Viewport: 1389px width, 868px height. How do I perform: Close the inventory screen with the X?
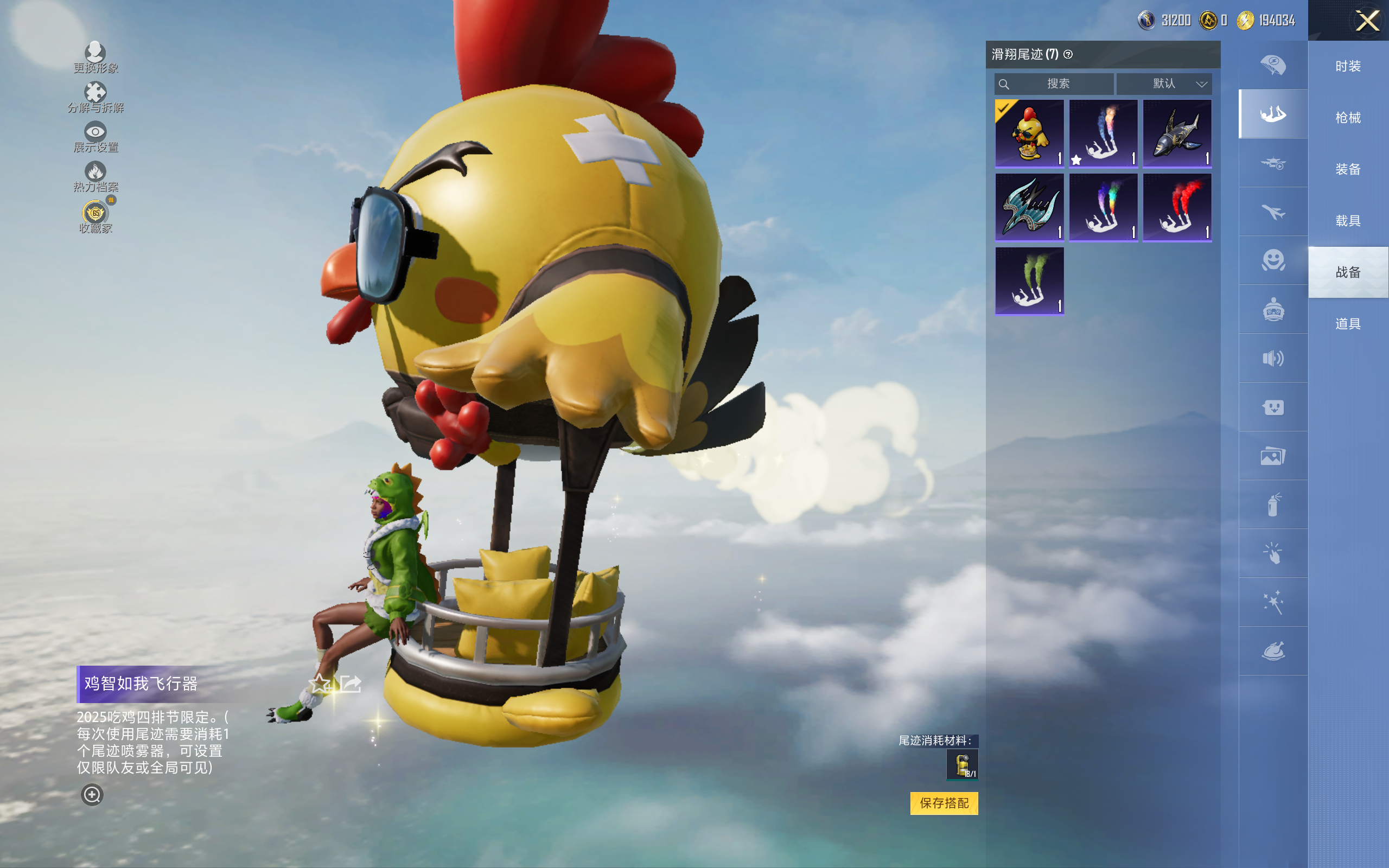coord(1367,21)
